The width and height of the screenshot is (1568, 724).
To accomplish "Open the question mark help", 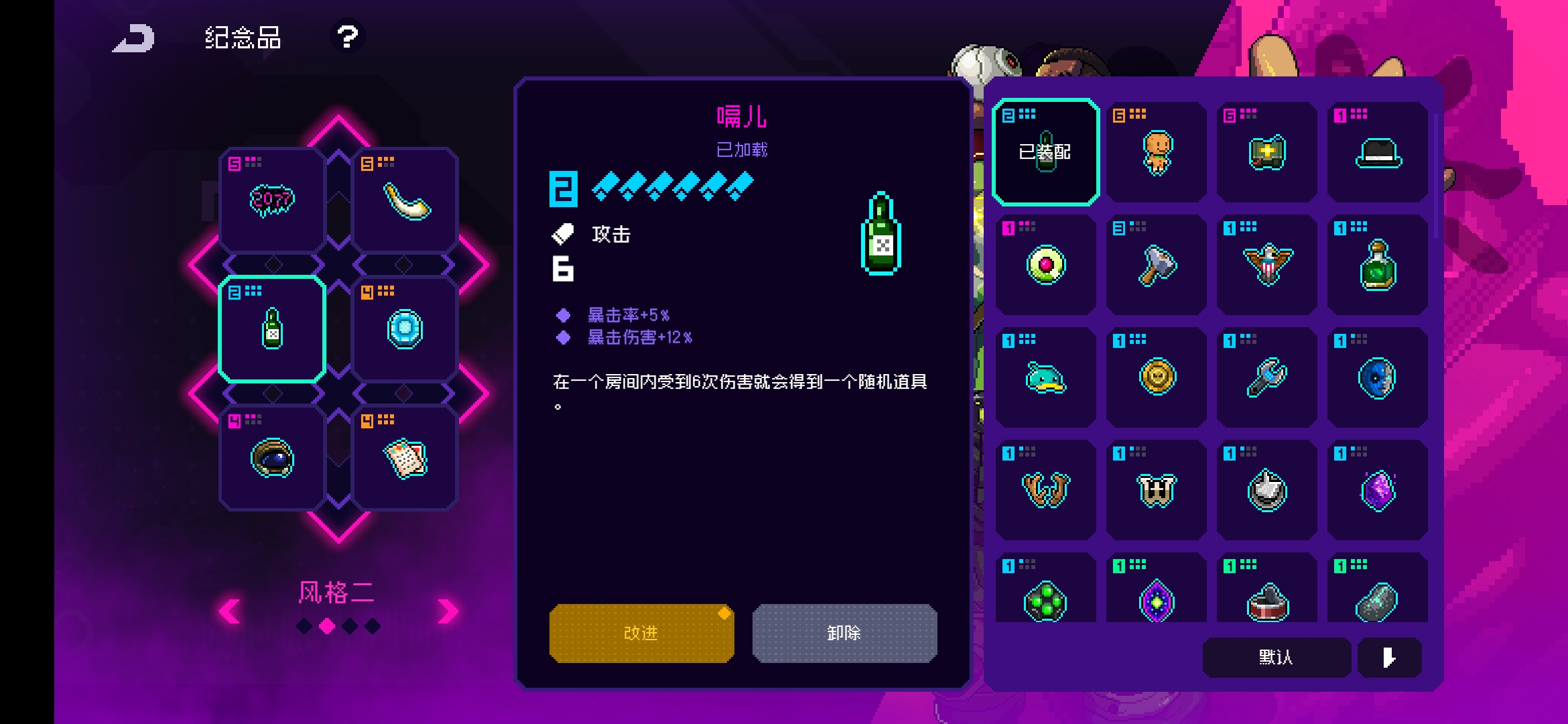I will pos(347,36).
